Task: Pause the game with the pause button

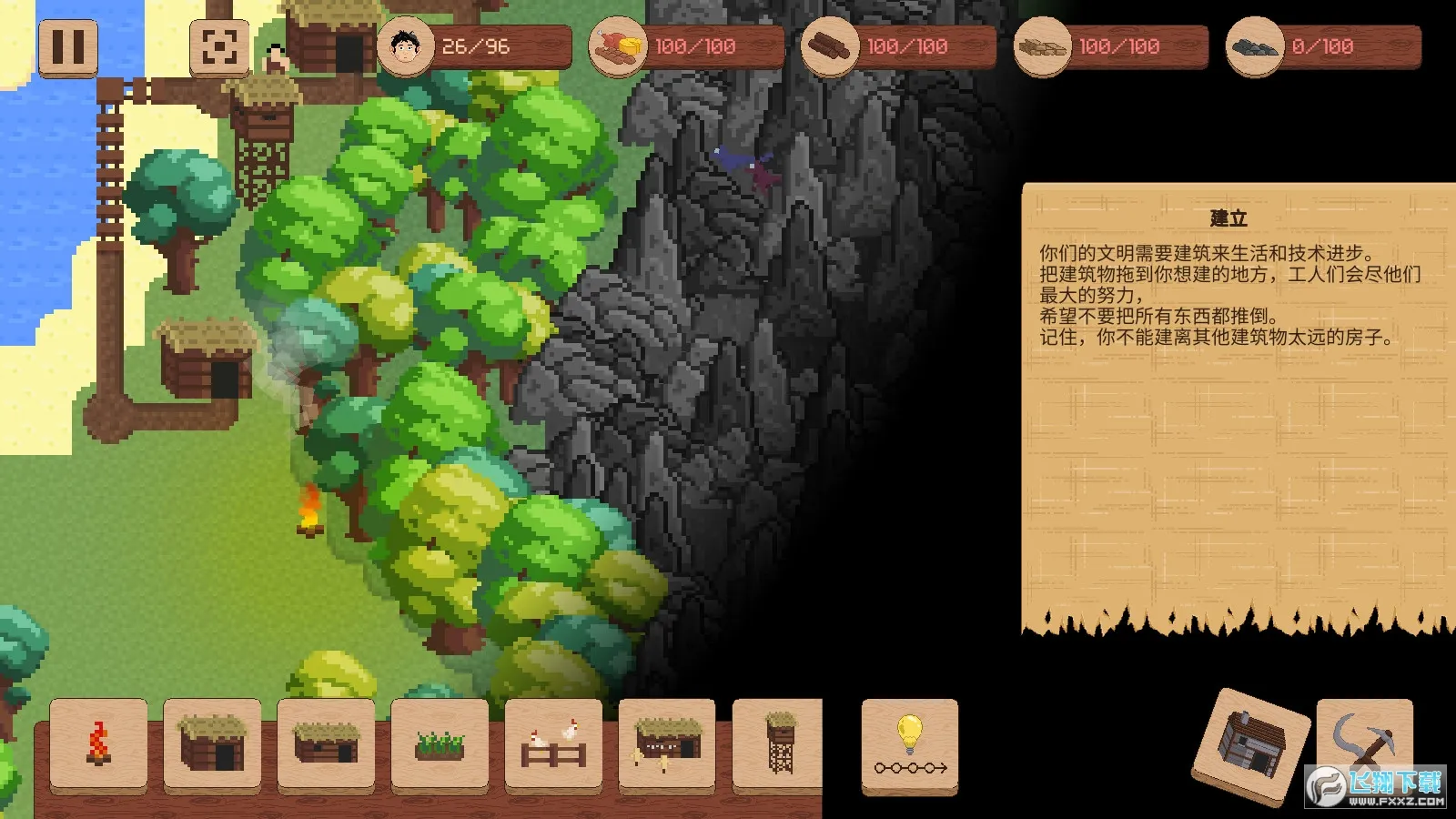Action: click(x=67, y=46)
